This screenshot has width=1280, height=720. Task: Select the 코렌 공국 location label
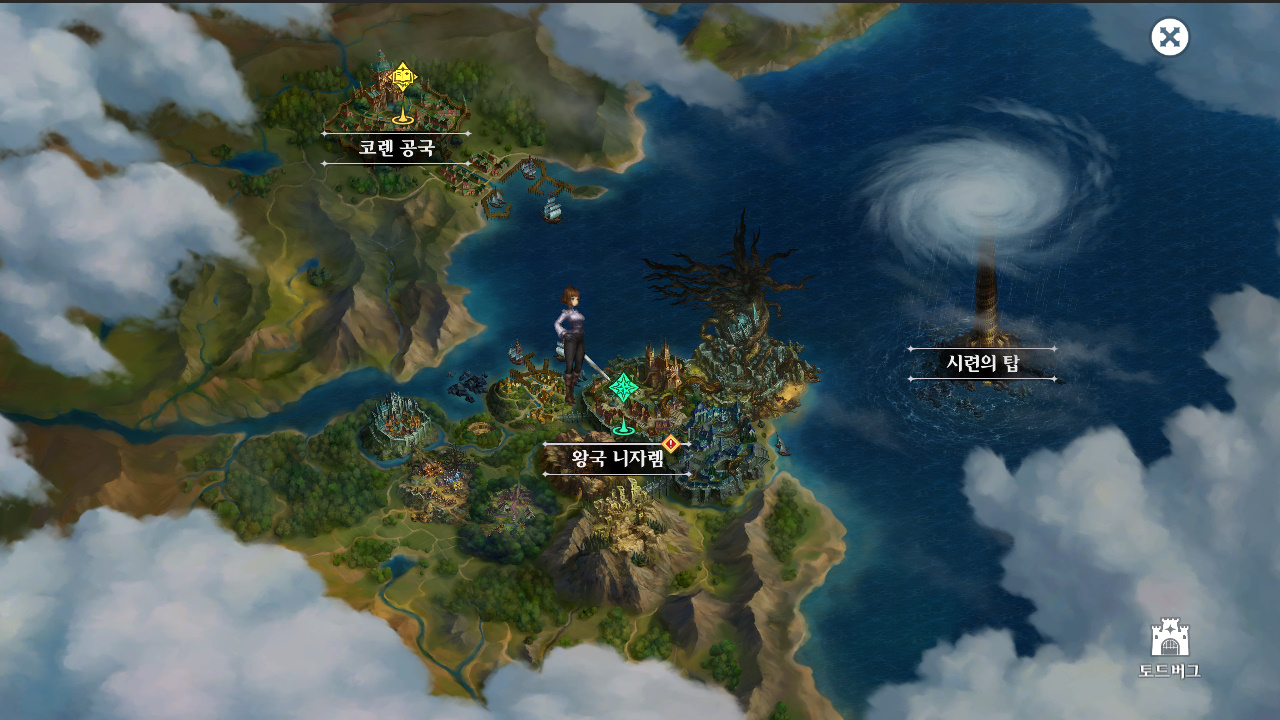tap(396, 149)
